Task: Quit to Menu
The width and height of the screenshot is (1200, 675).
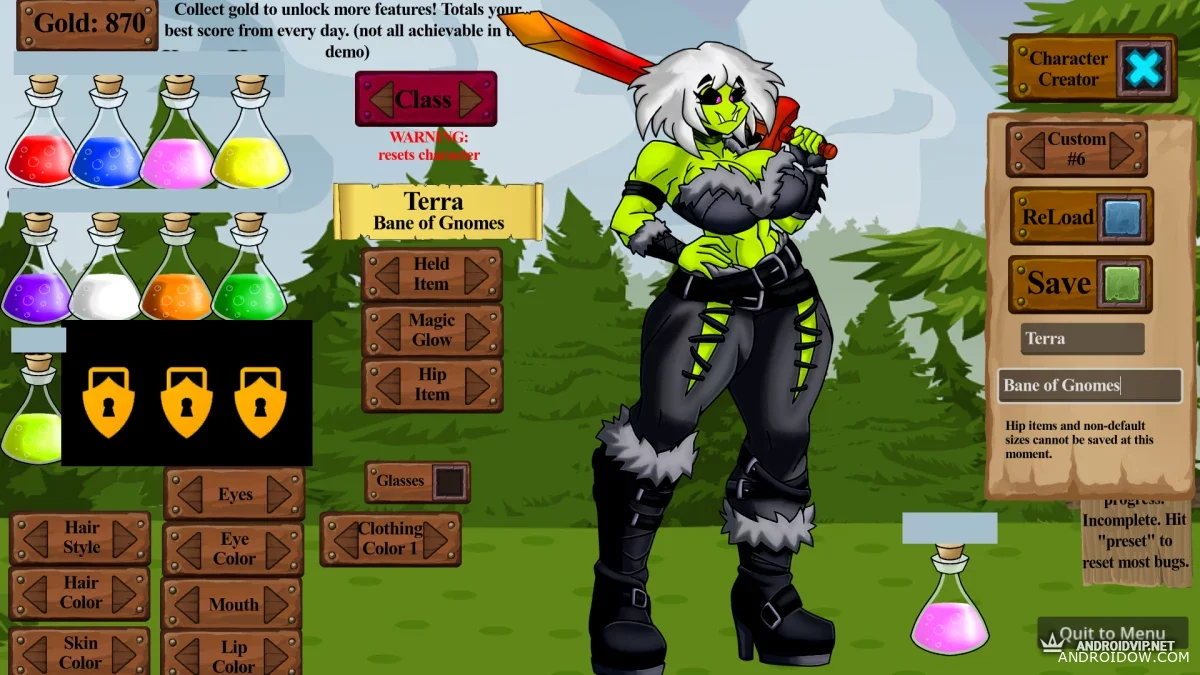Action: point(1111,634)
